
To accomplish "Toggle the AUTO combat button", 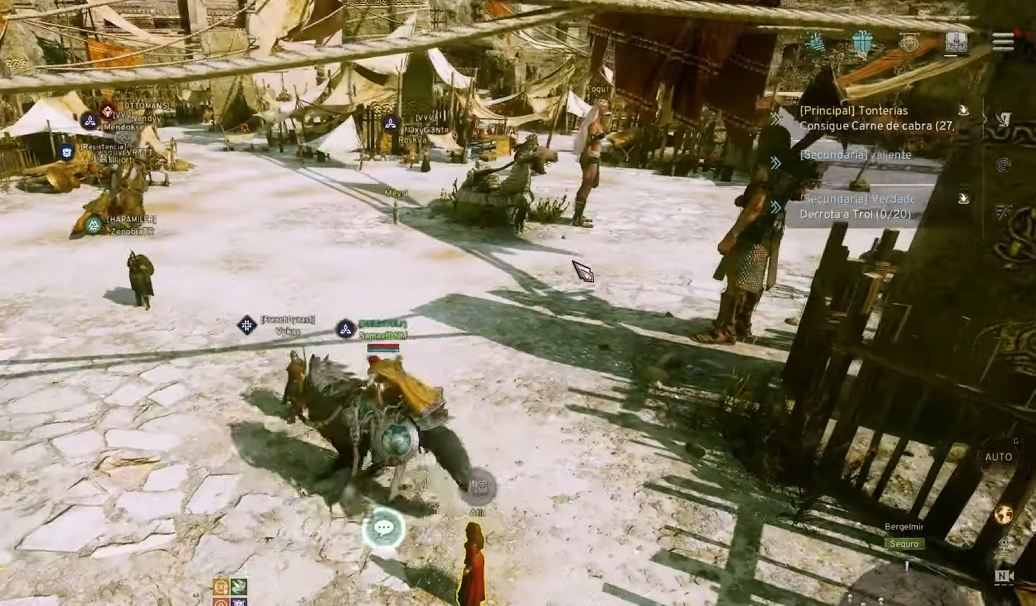I will (x=999, y=457).
